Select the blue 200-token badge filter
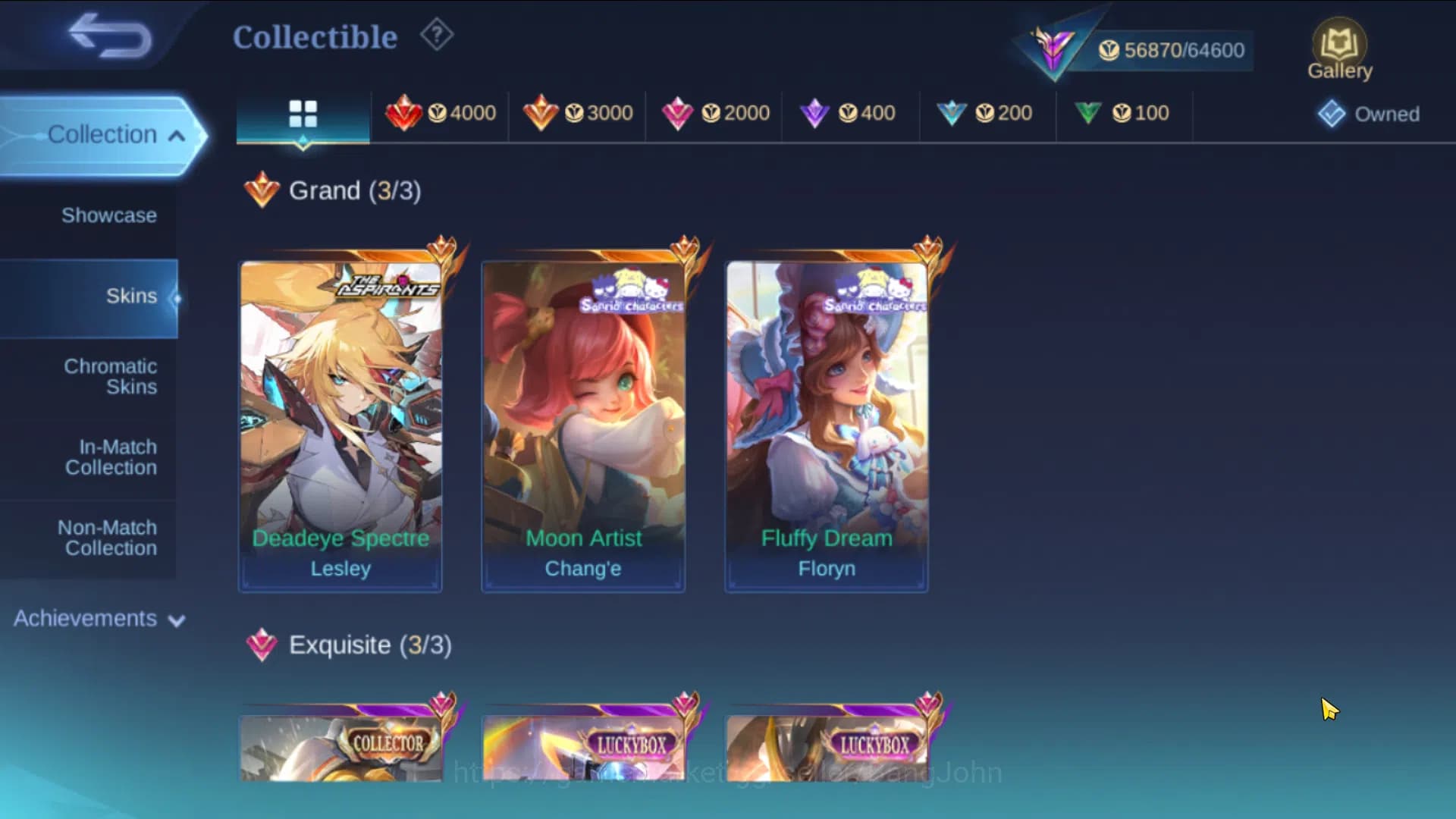This screenshot has width=1456, height=819. pyautogui.click(x=987, y=114)
